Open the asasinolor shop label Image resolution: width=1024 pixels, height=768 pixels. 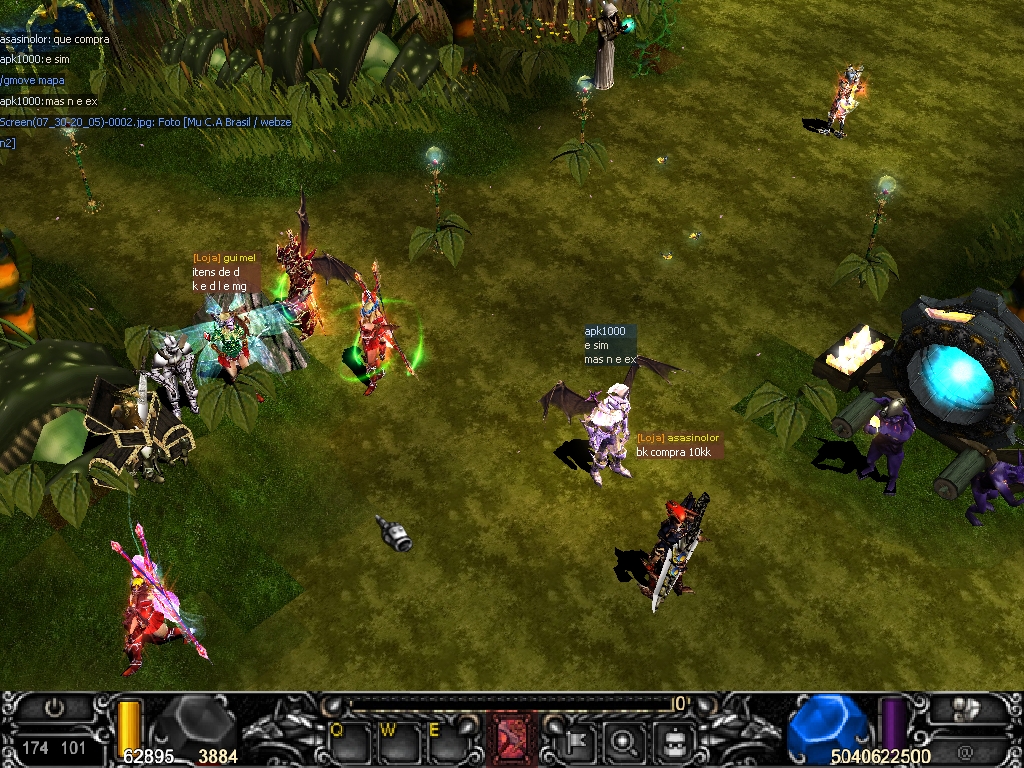pyautogui.click(x=678, y=438)
